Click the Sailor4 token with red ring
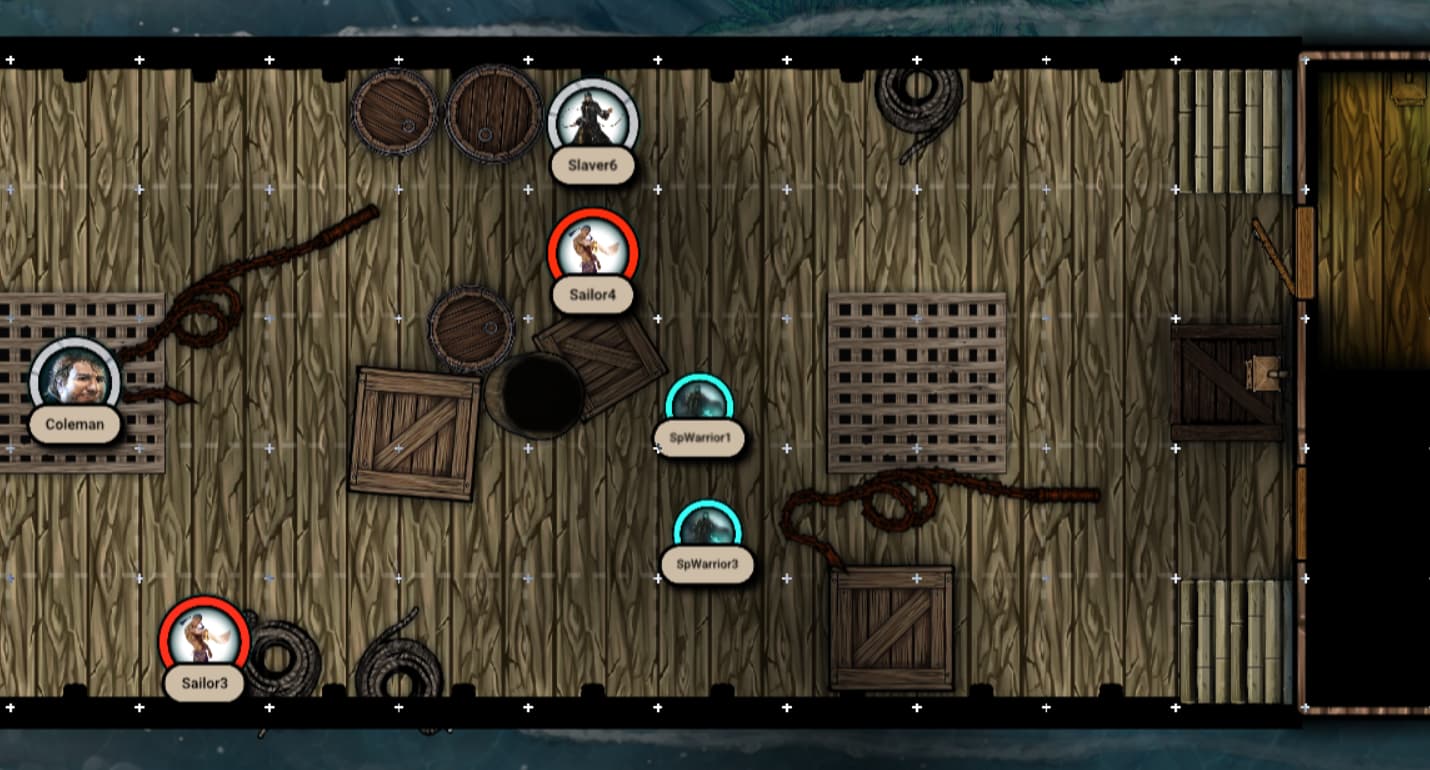 (593, 251)
